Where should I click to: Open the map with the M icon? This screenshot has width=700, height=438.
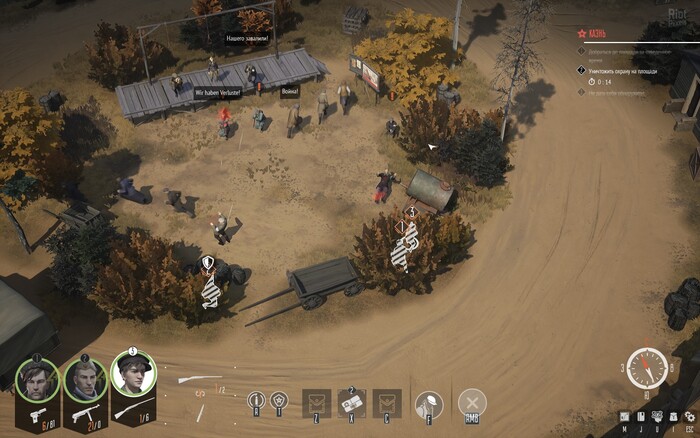625,416
